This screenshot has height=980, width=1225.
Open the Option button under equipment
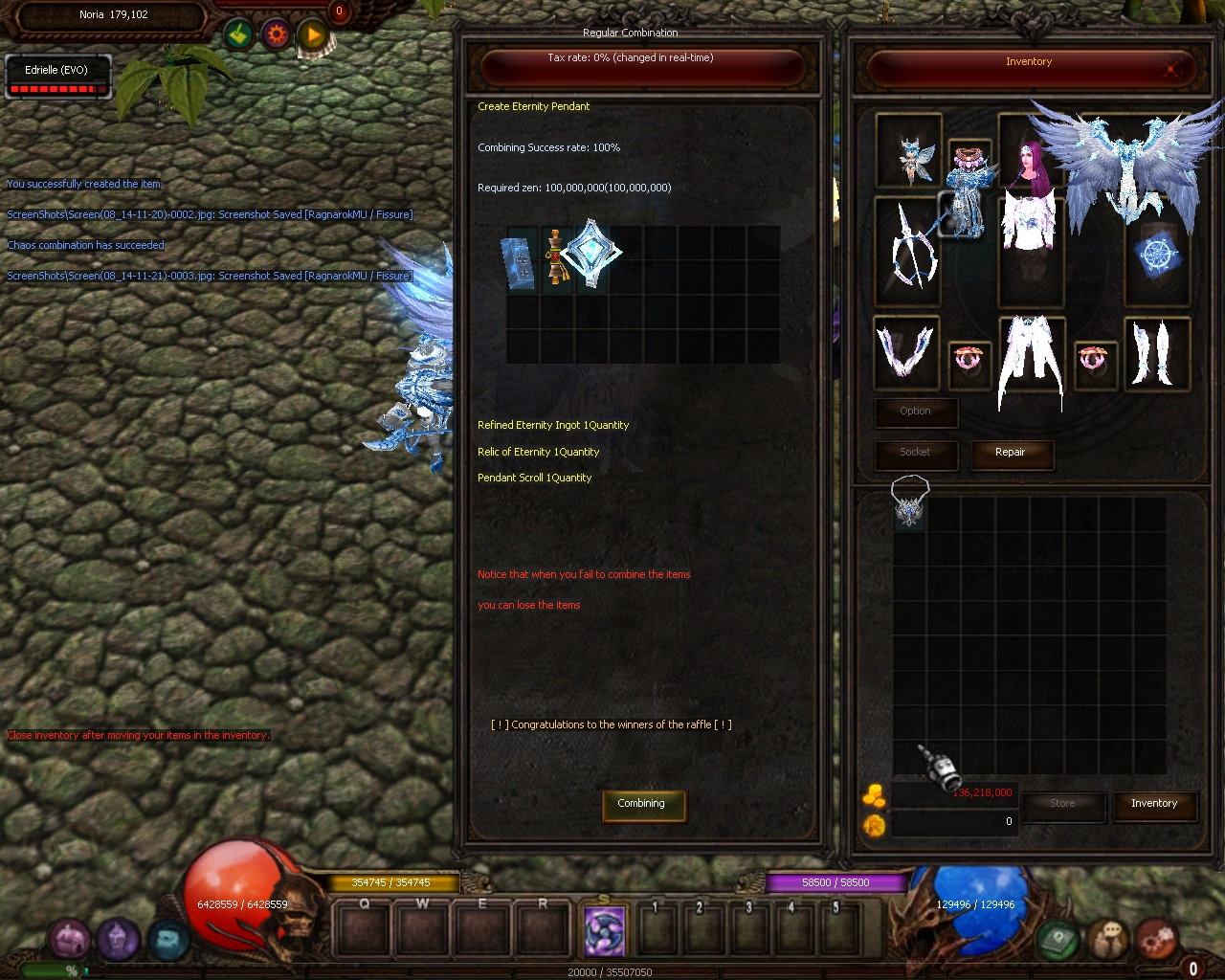click(915, 412)
